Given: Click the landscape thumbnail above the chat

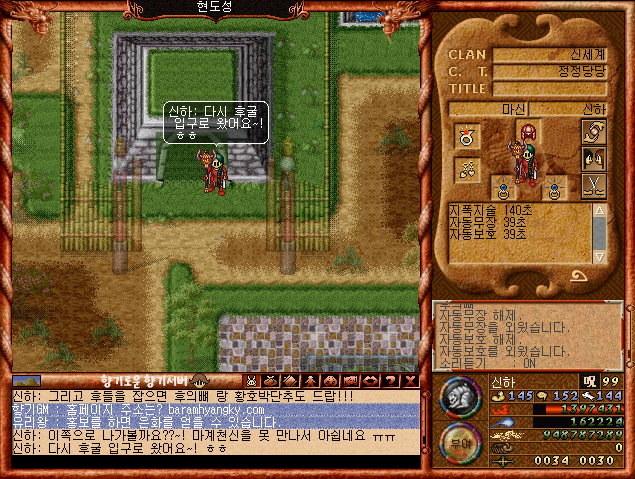Looking at the screenshot, I should point(27,381).
